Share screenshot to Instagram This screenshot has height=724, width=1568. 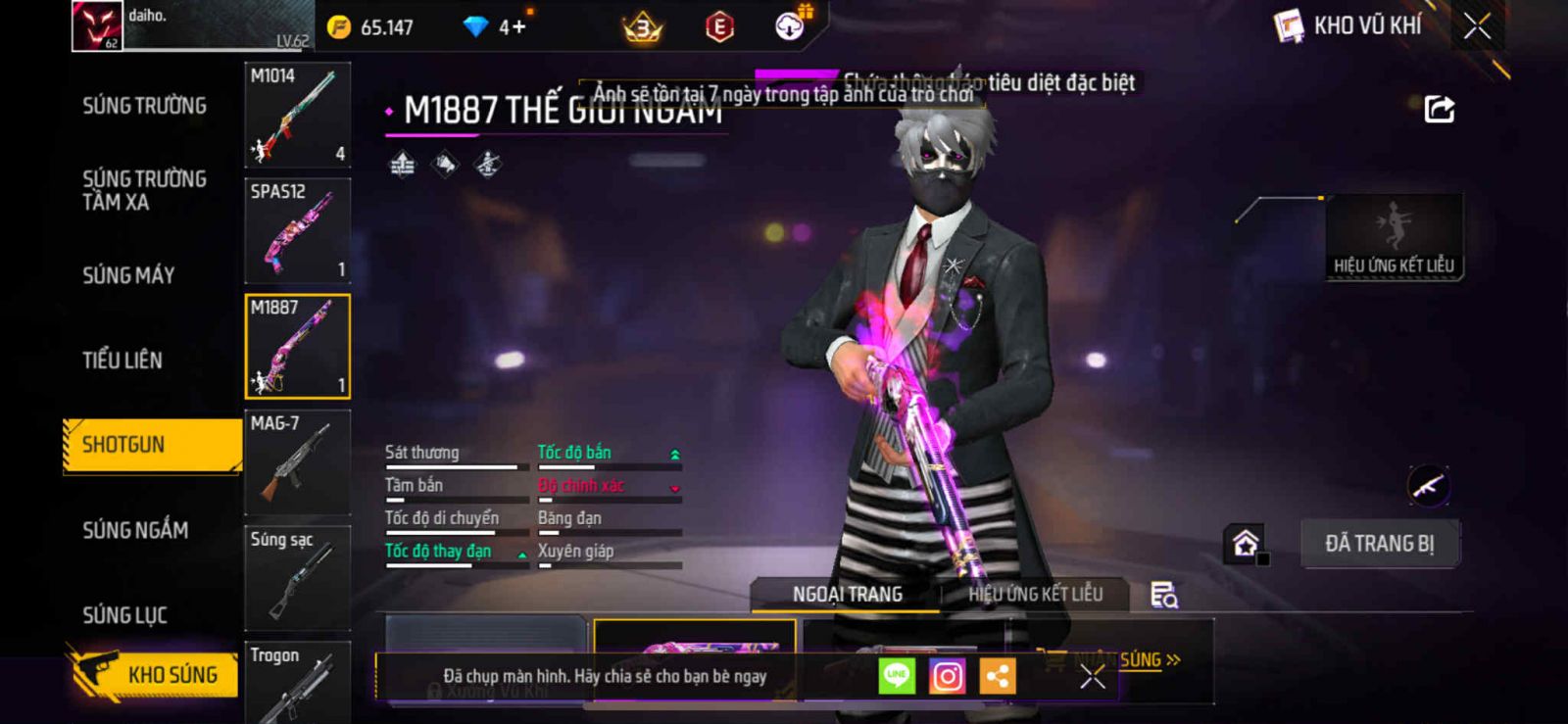(947, 676)
